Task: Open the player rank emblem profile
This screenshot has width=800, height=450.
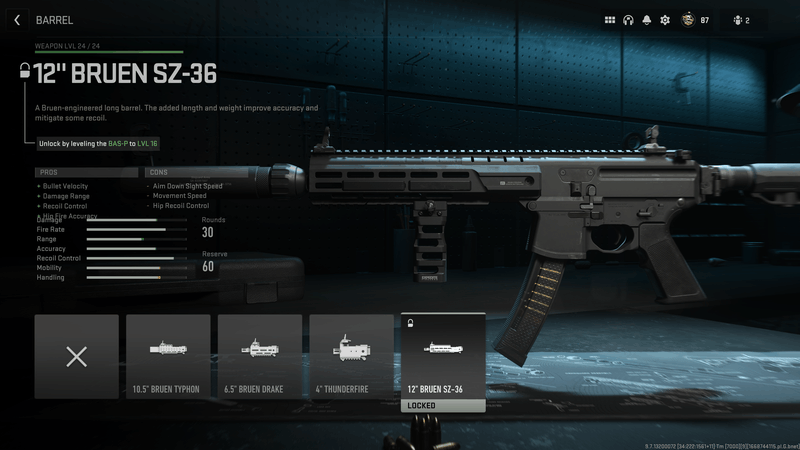Action: coord(687,20)
